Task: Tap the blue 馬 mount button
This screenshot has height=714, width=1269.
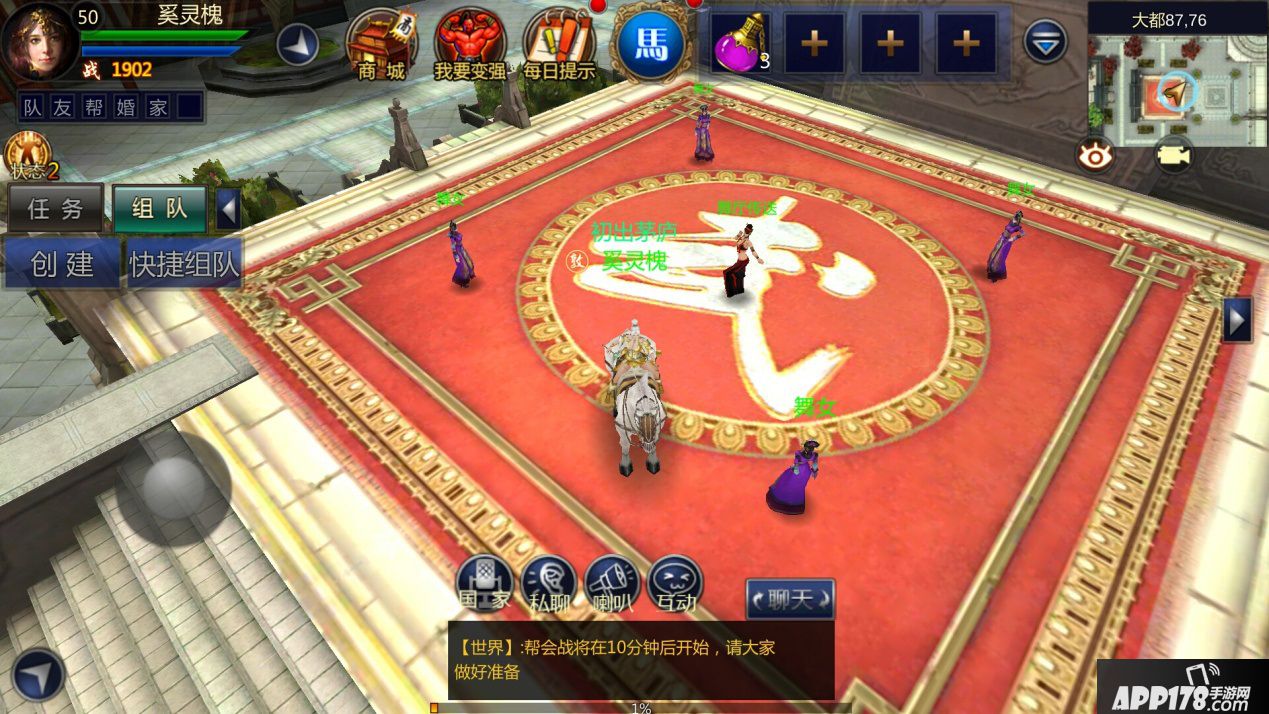Action: [651, 43]
